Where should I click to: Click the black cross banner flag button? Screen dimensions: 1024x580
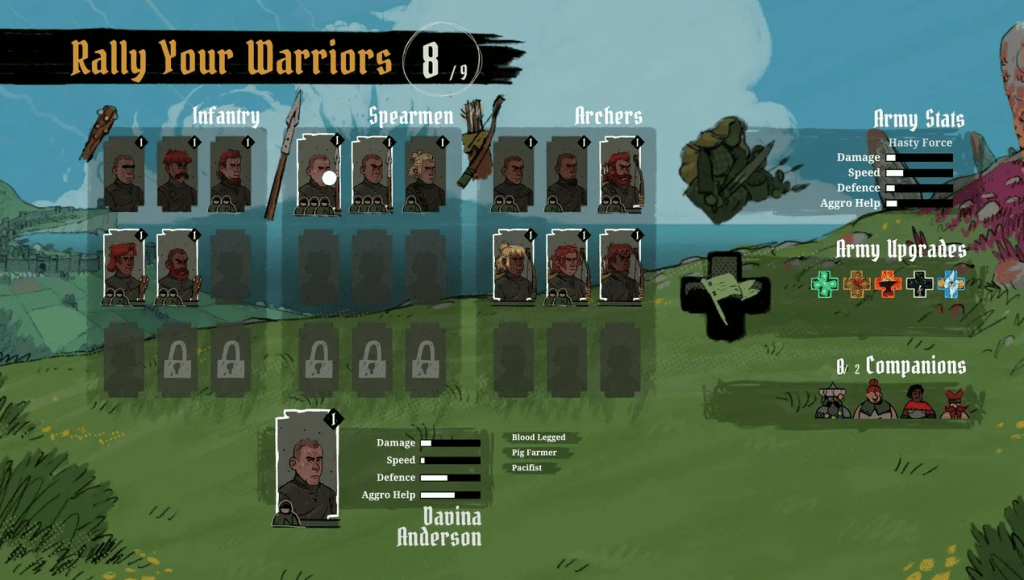(726, 296)
